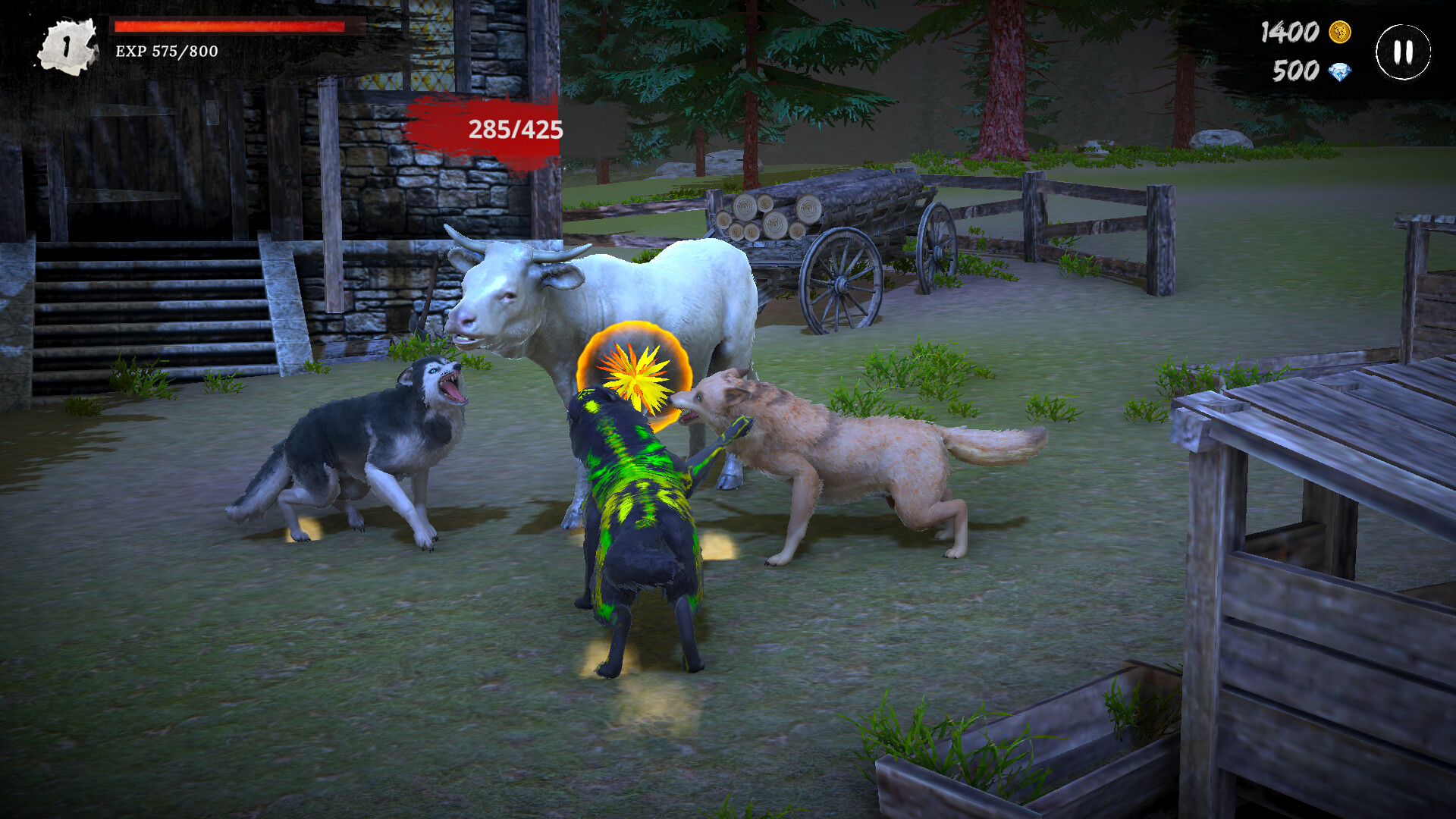Open the Pause menu via pause icon

click(x=1401, y=51)
